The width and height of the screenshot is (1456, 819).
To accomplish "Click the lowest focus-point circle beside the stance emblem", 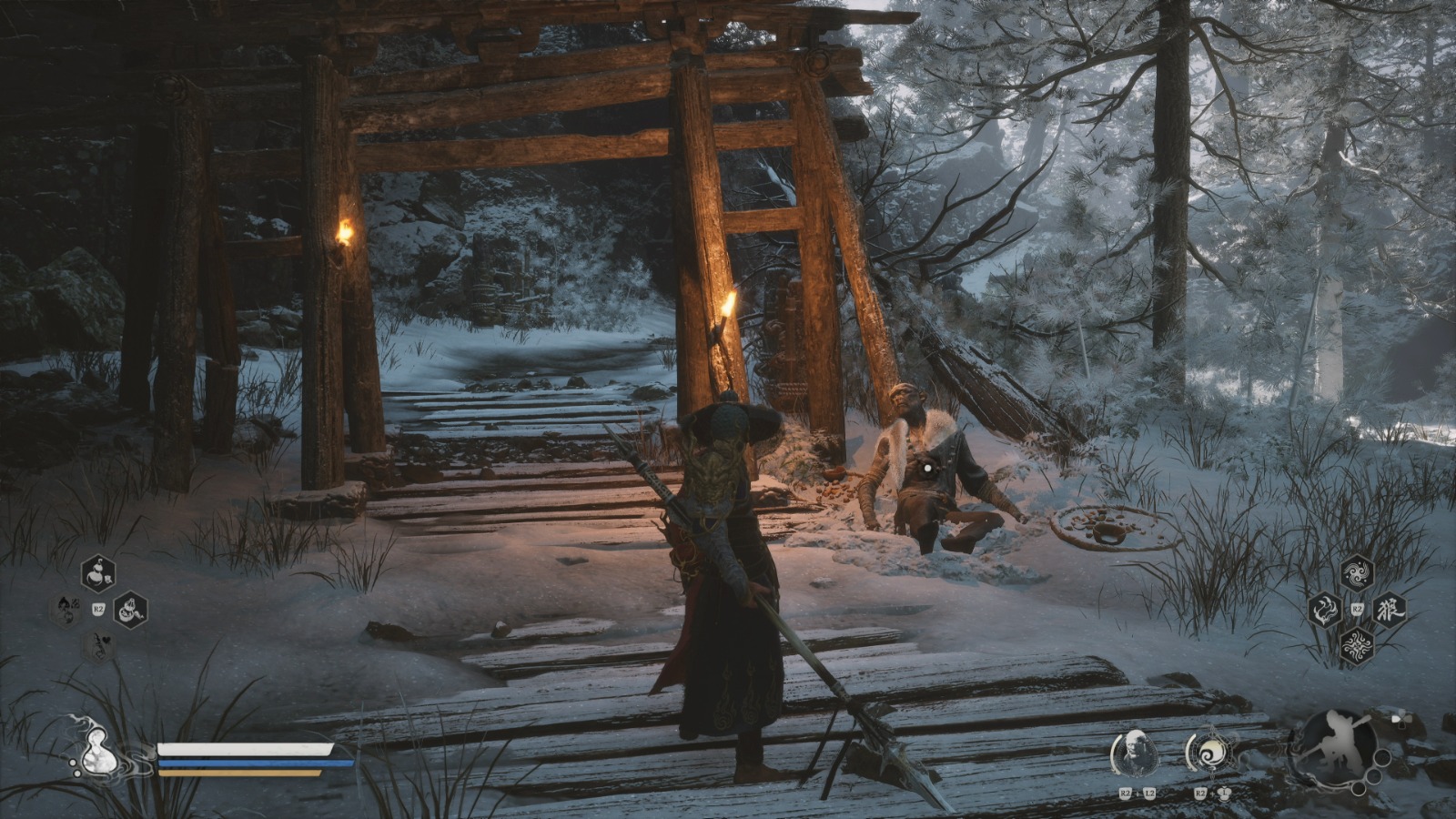I will (1358, 790).
